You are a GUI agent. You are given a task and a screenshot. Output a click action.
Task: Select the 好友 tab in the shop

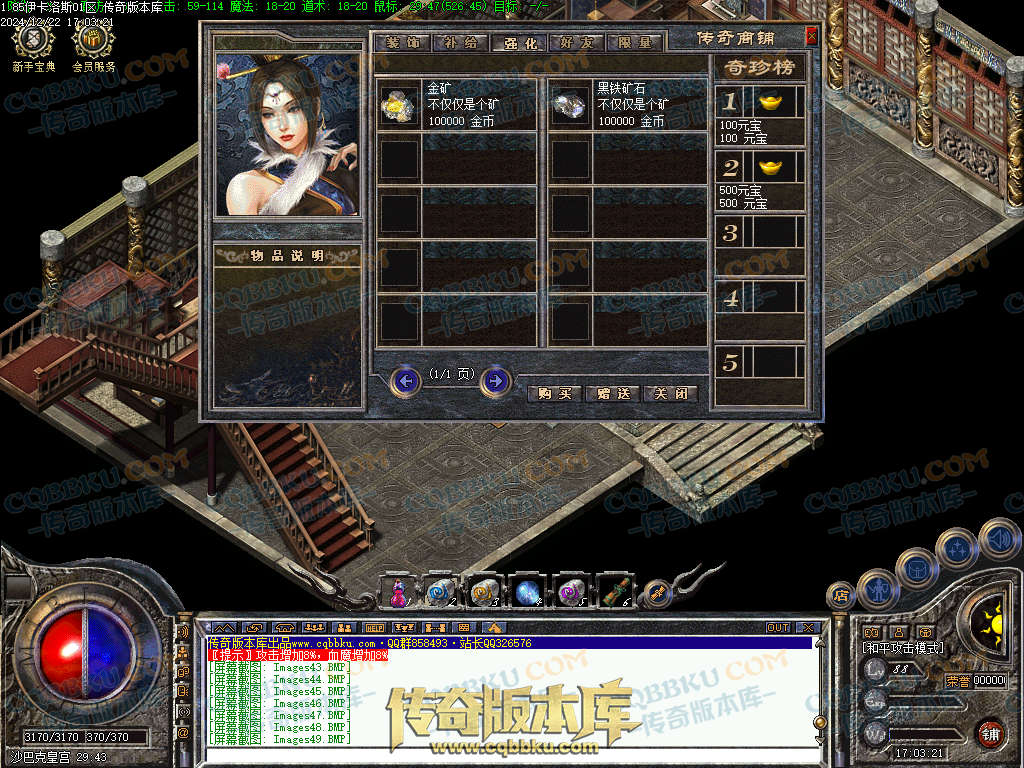(x=577, y=43)
